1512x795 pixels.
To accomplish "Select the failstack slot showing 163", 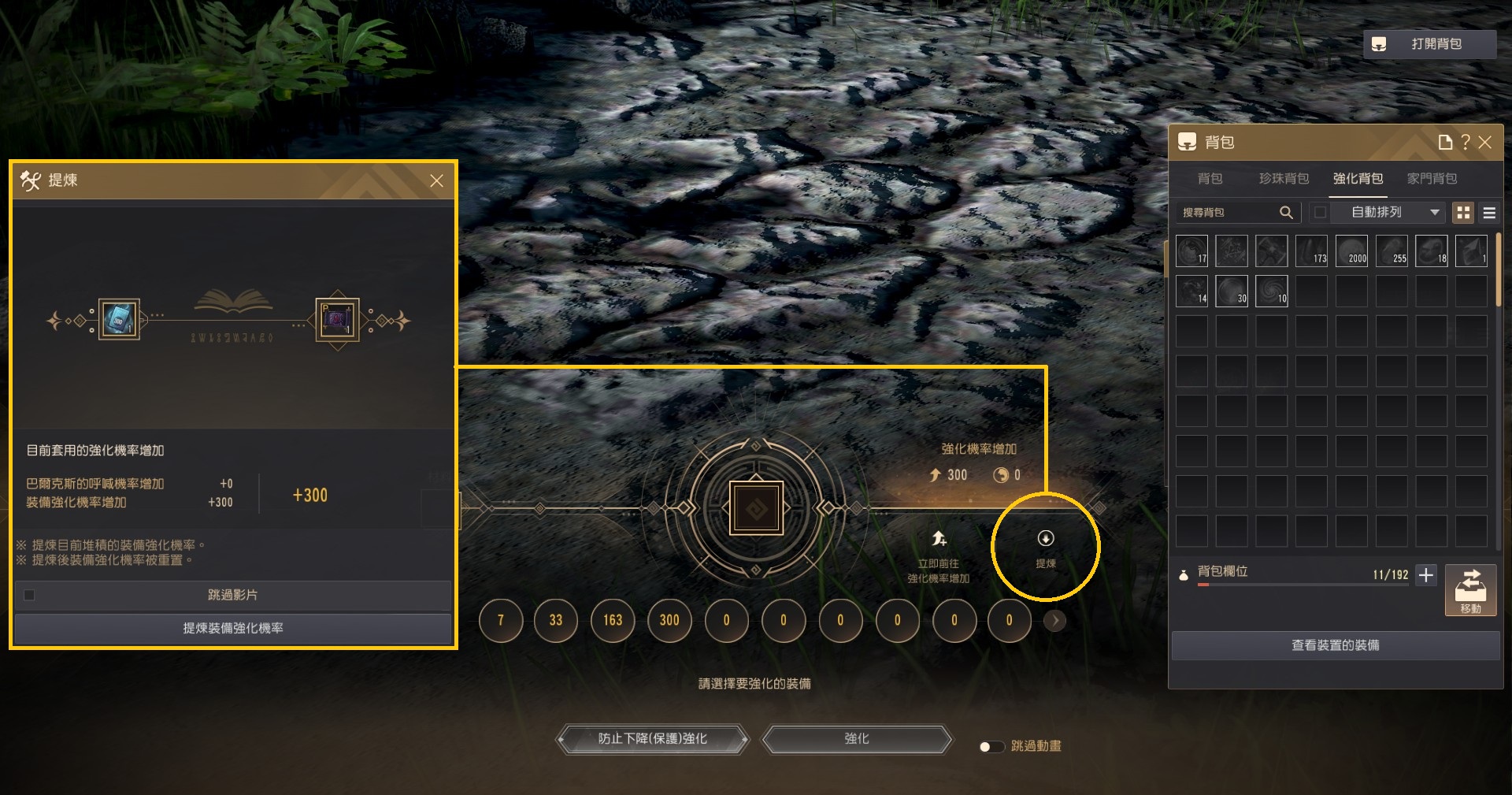I will tap(613, 620).
